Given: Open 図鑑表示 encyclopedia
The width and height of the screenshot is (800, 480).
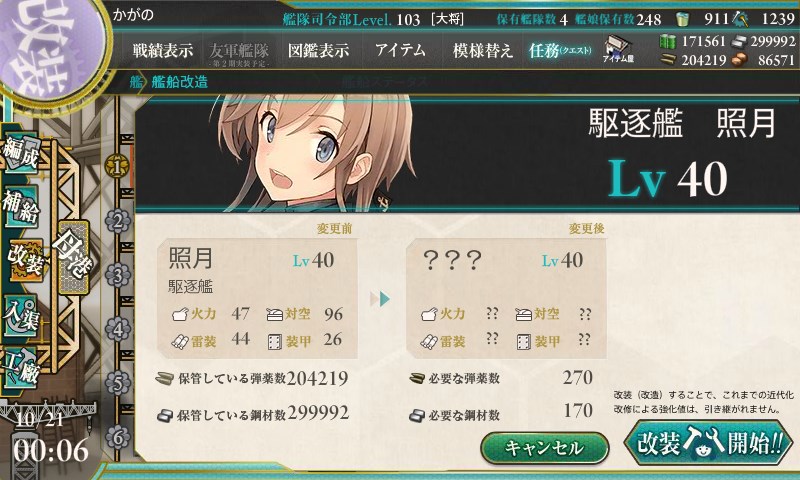Looking at the screenshot, I should (318, 50).
